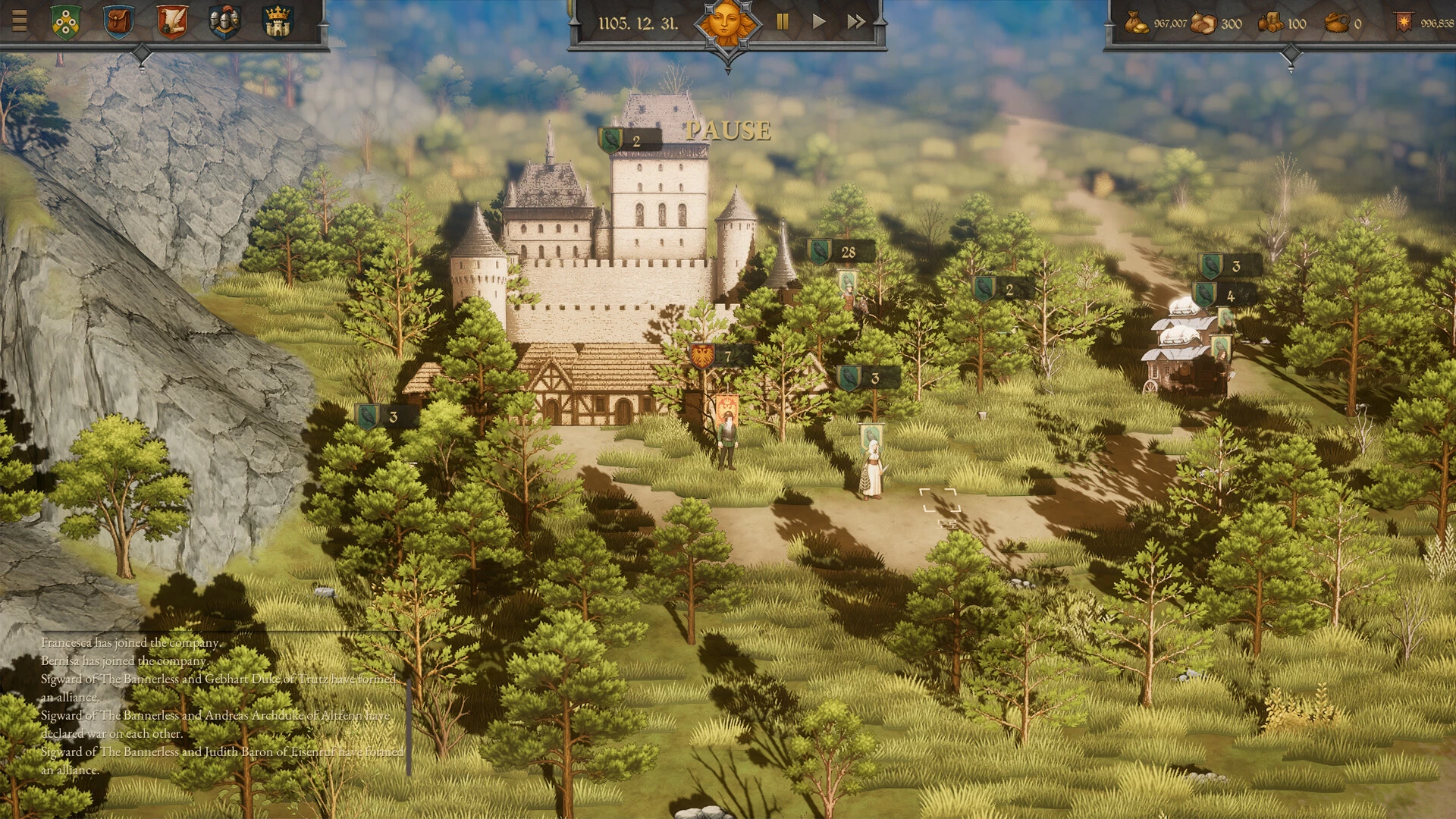Set game speed to fast forward
1456x819 pixels.
point(856,22)
